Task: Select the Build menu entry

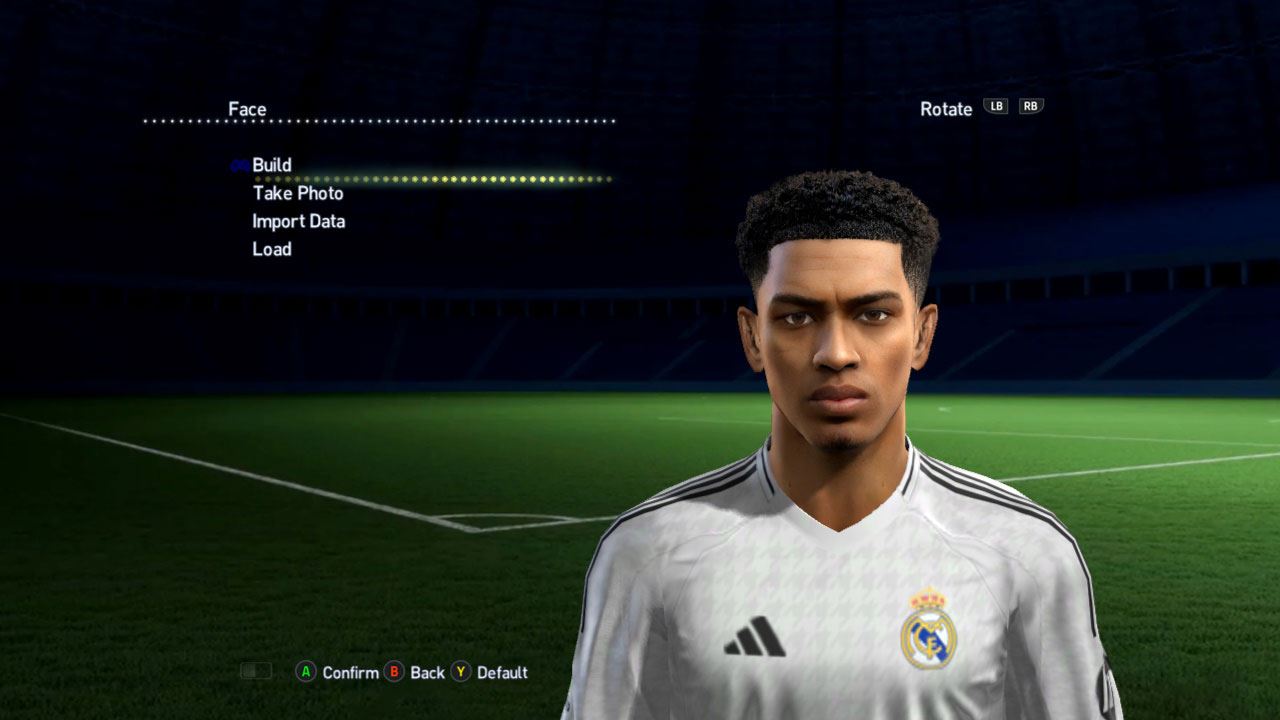Action: [272, 165]
